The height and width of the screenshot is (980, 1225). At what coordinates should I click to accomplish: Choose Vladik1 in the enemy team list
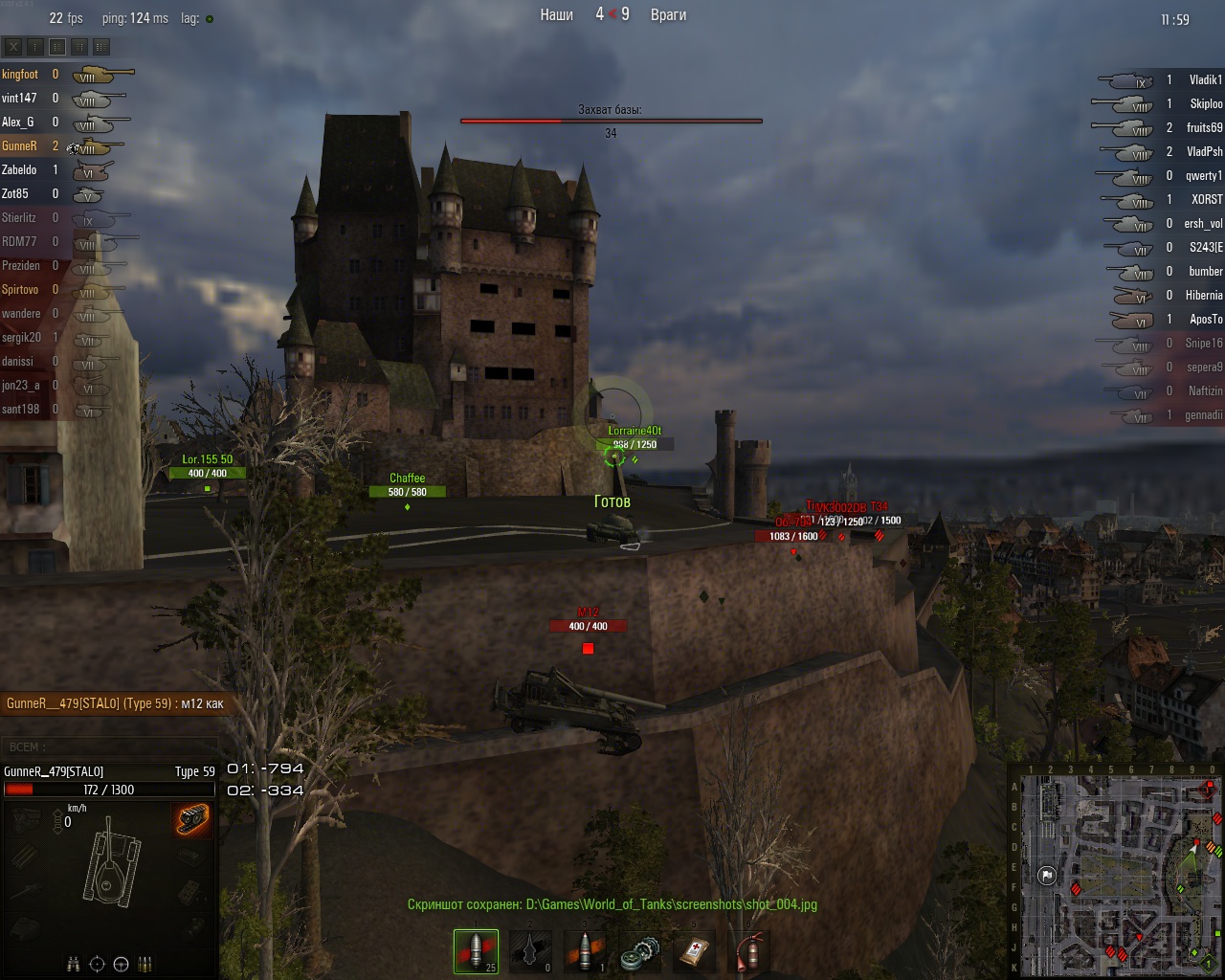pos(1205,80)
